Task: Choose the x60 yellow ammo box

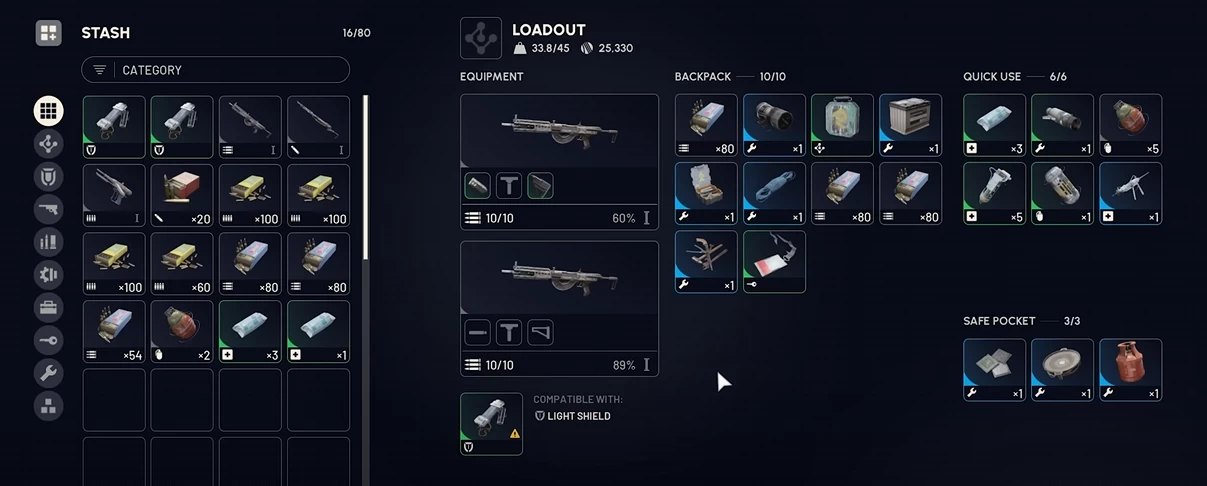Action: [182, 264]
